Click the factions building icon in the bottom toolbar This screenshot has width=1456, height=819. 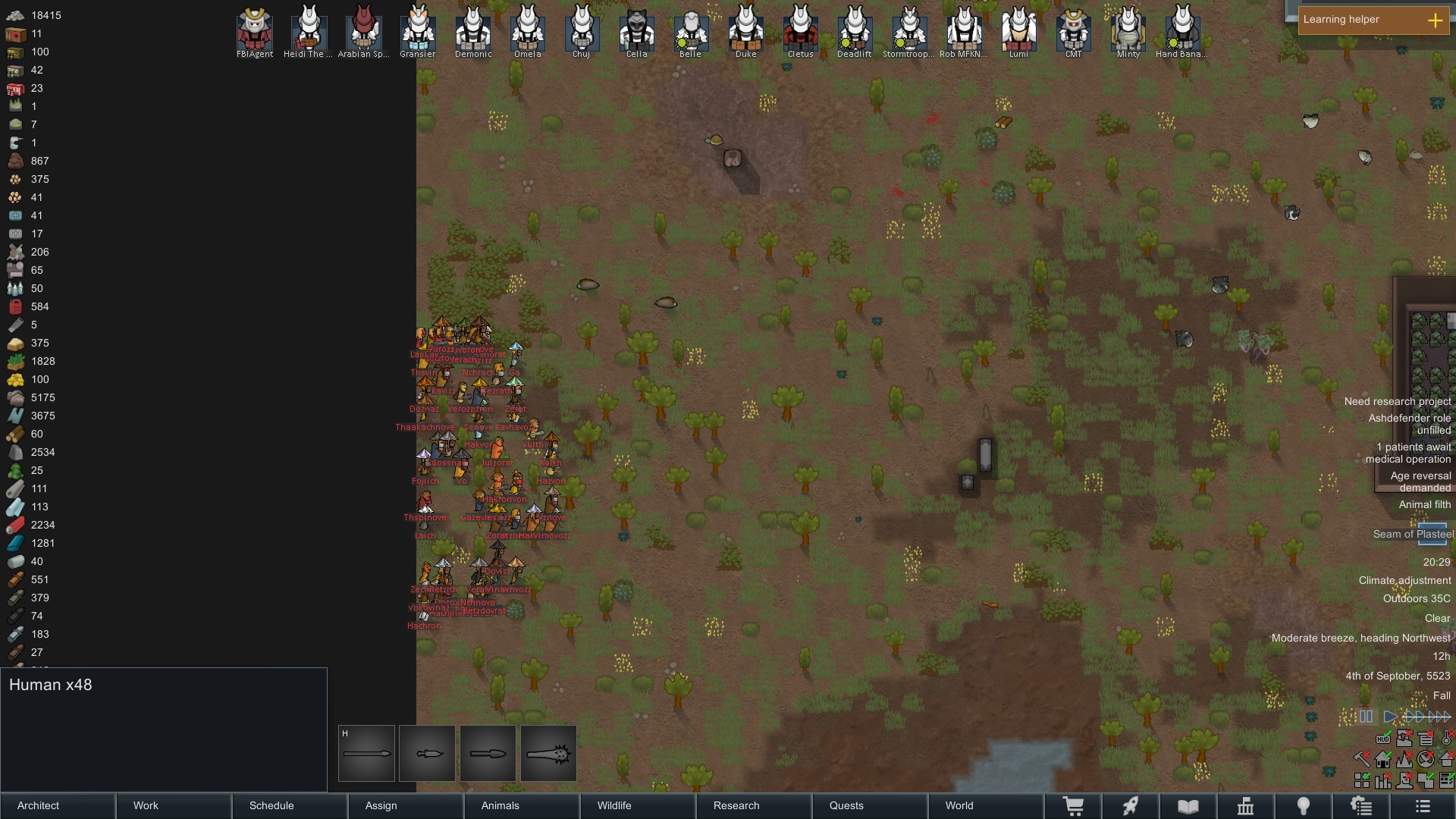coord(1246,806)
